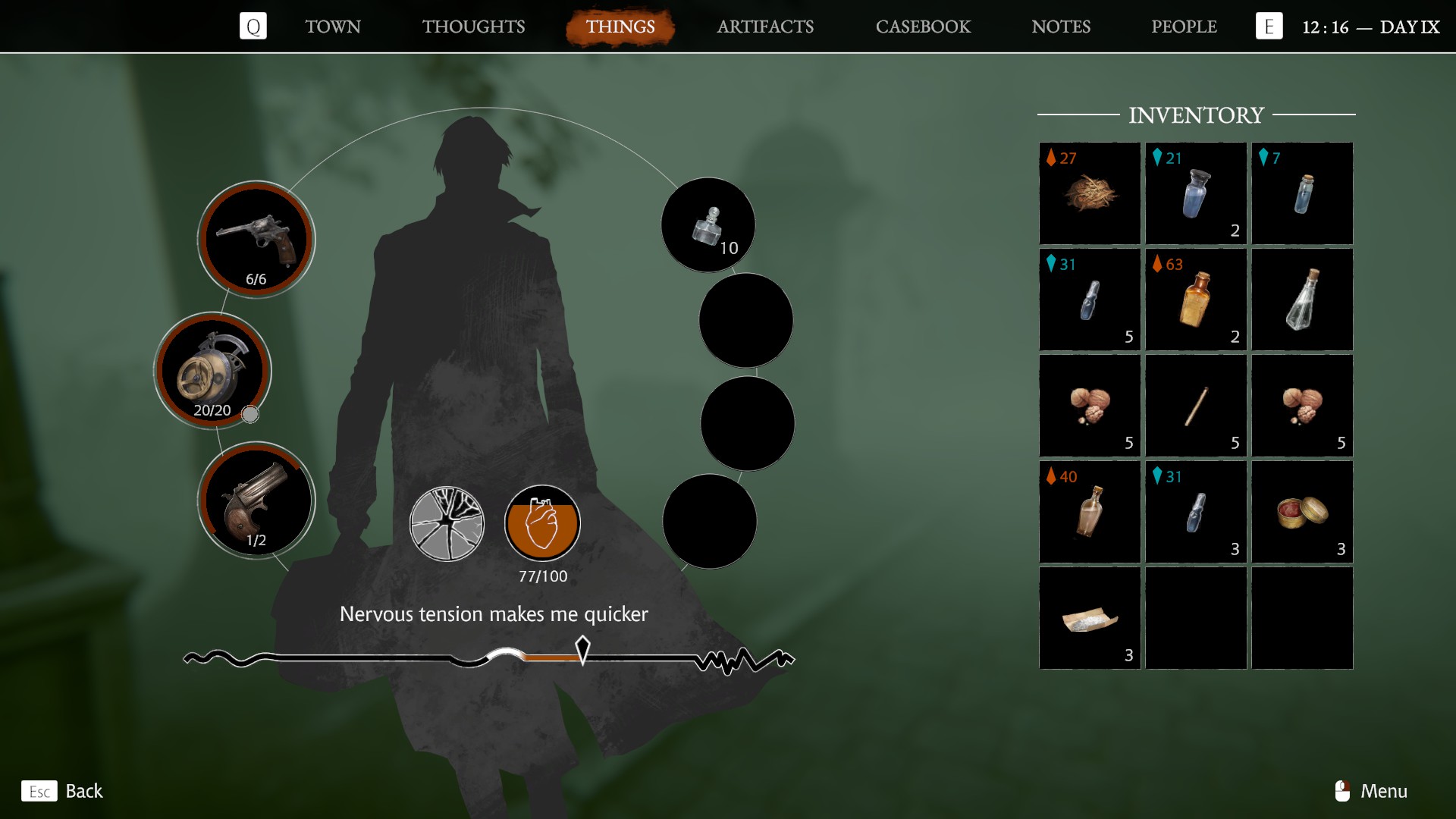Pick the round tin container stack of 3
1456x819 pixels.
(x=1302, y=512)
